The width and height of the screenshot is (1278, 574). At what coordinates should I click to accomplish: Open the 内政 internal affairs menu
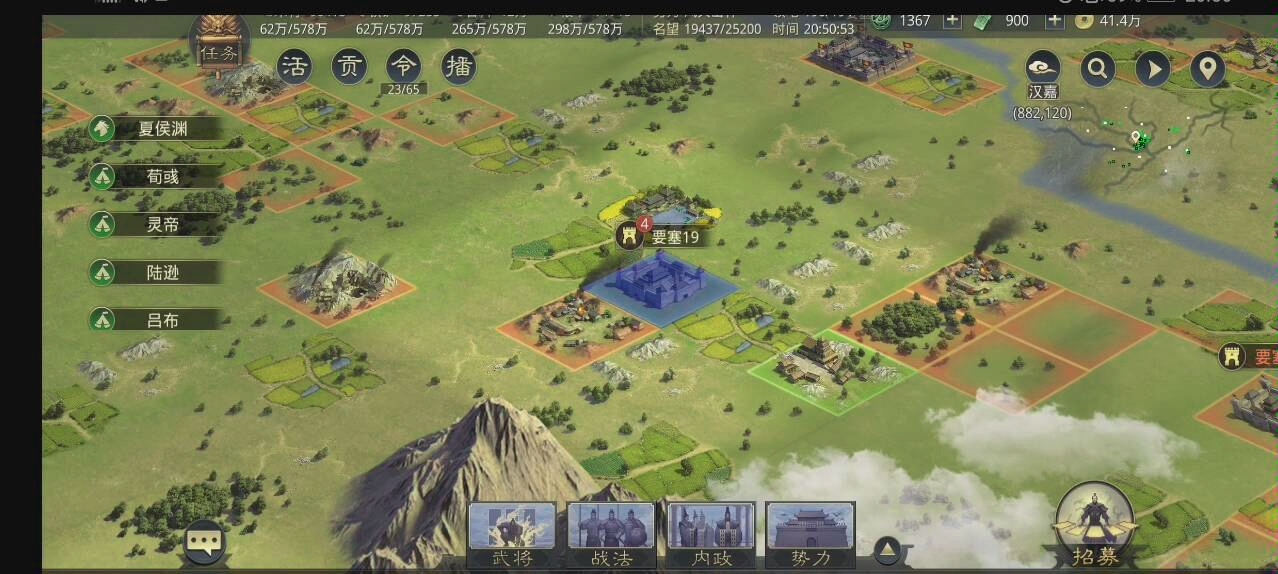click(x=711, y=535)
